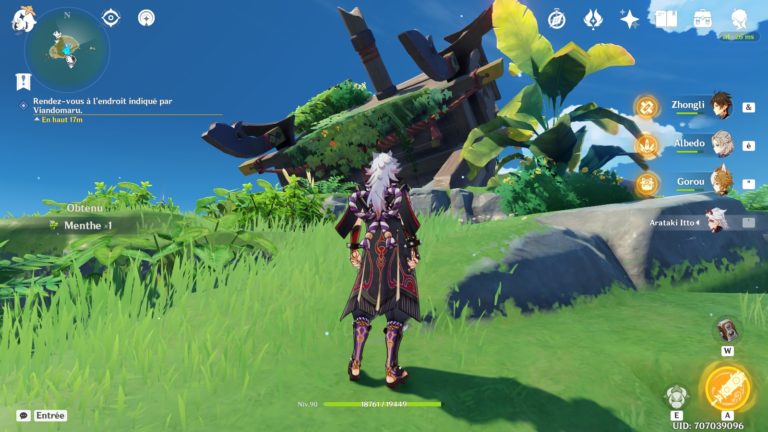This screenshot has height=432, width=768.
Task: Switch to Albedo in the party
Action: pyautogui.click(x=720, y=145)
